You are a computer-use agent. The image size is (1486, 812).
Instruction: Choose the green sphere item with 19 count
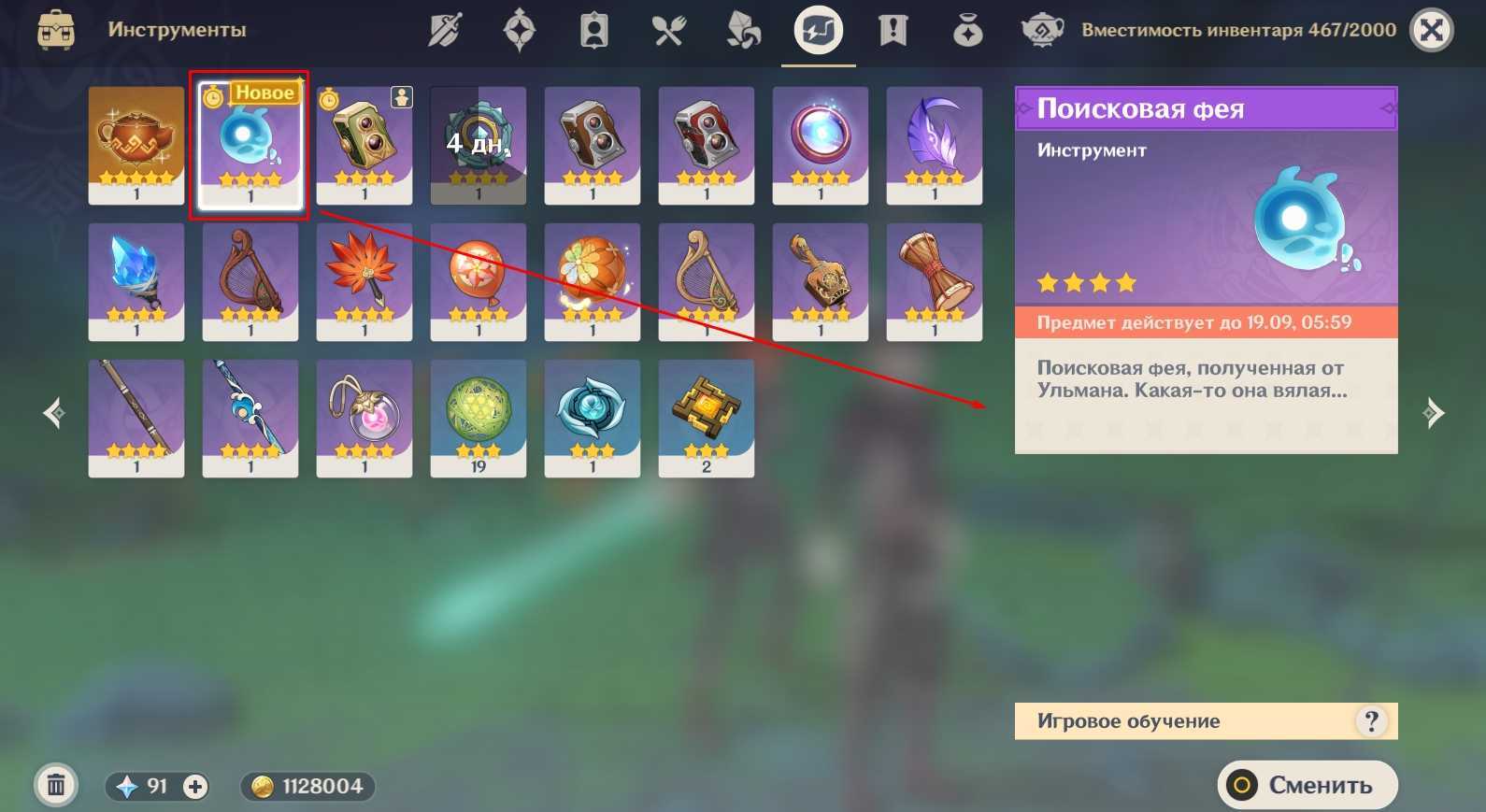pyautogui.click(x=479, y=418)
